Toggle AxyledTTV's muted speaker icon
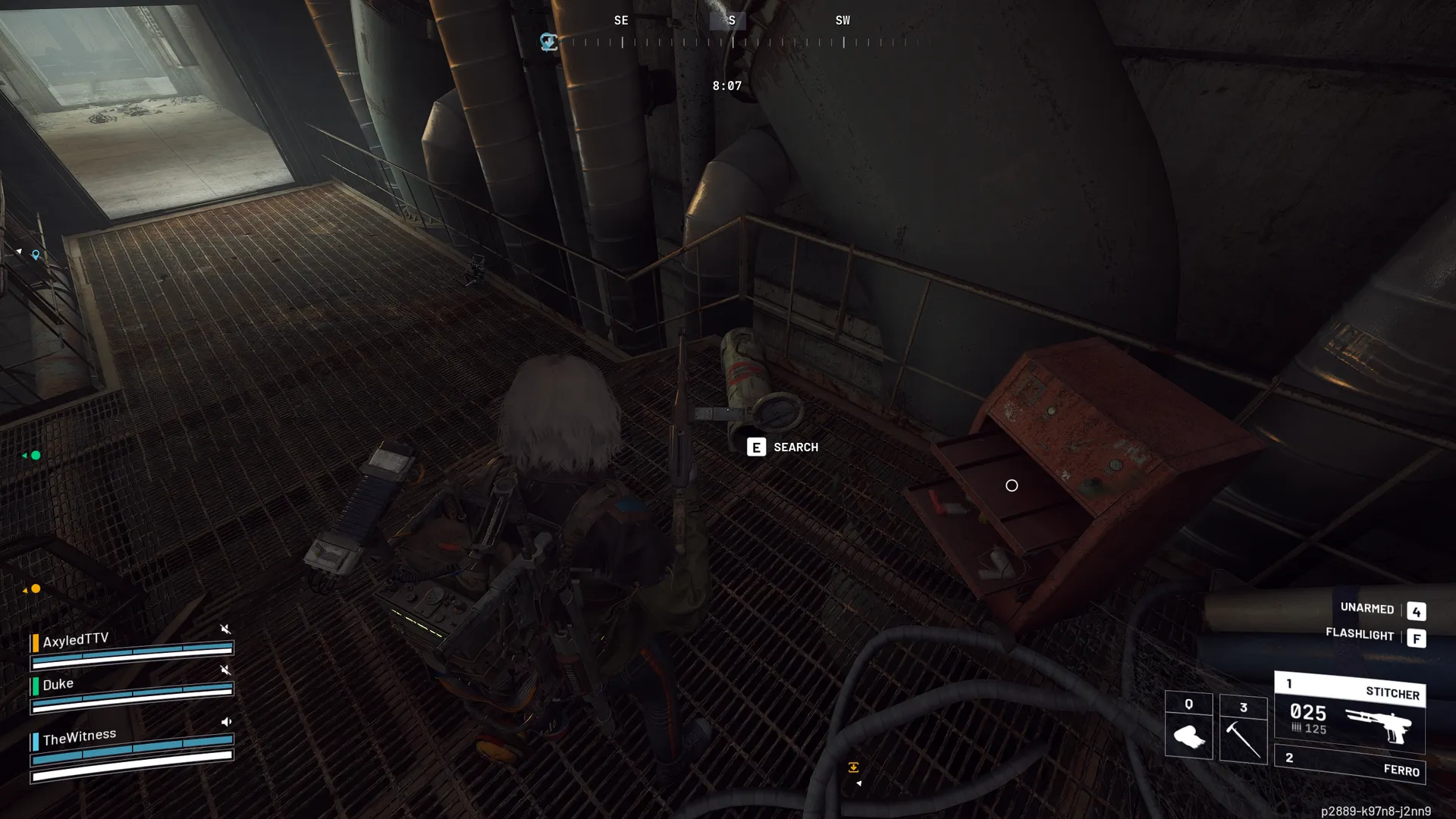The width and height of the screenshot is (1456, 819). (225, 629)
